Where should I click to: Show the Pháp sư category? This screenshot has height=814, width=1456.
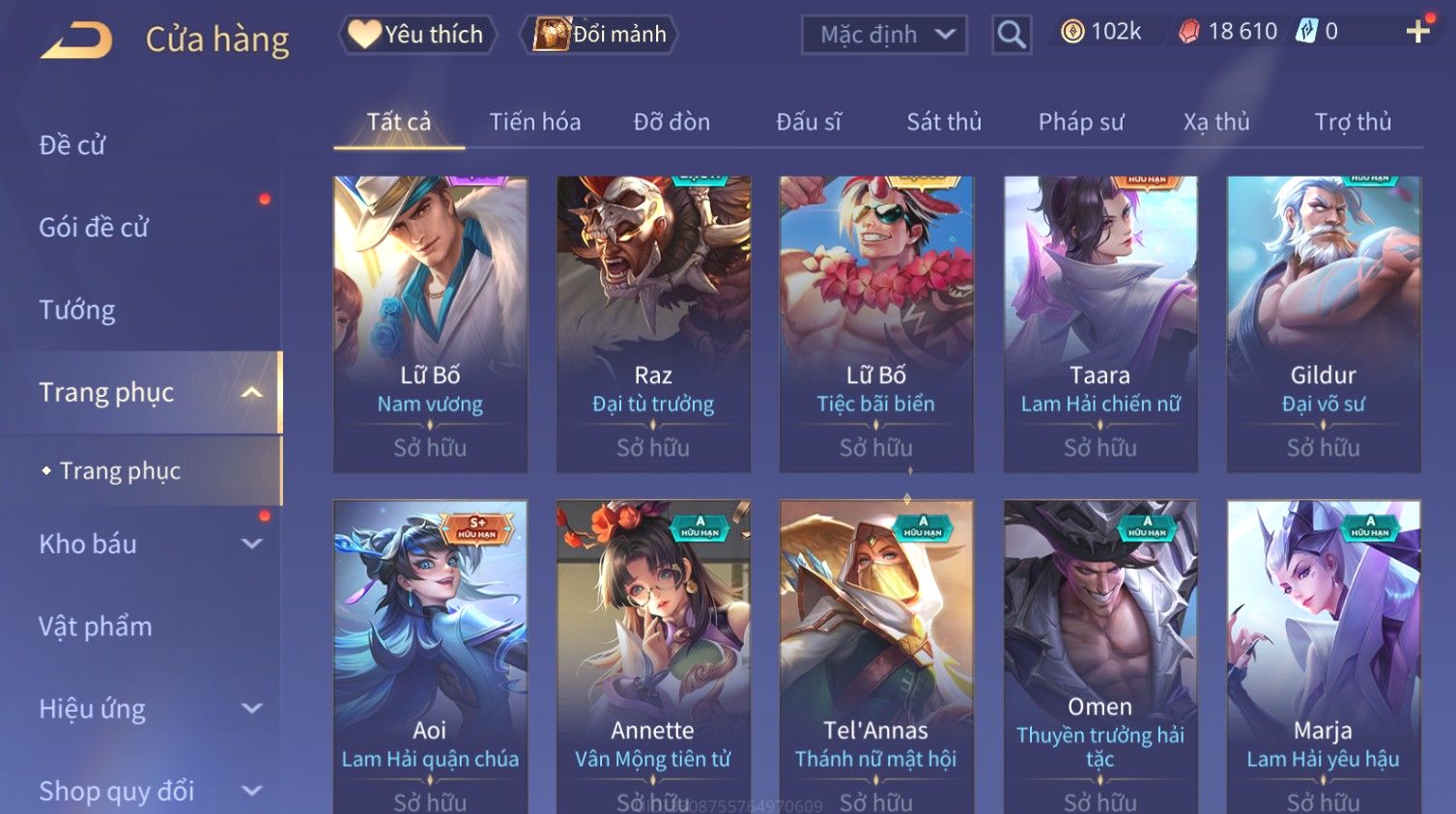(x=1081, y=123)
